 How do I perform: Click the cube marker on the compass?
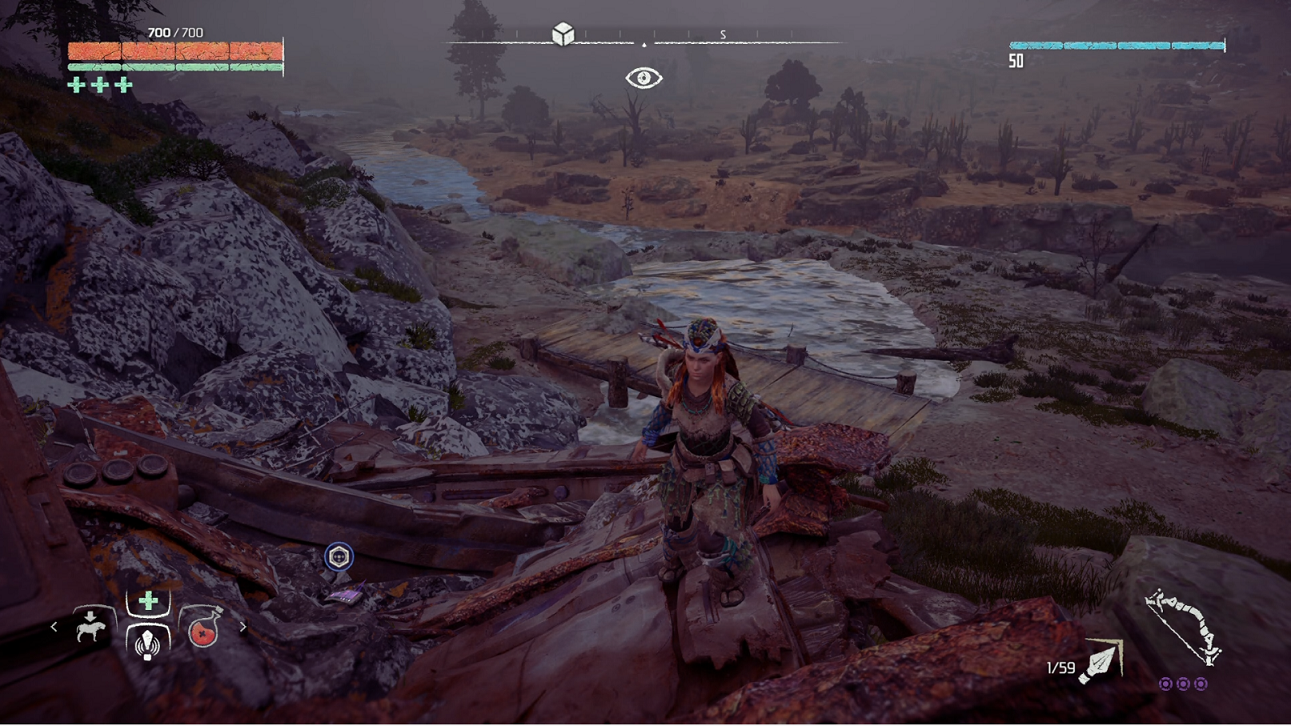click(563, 35)
